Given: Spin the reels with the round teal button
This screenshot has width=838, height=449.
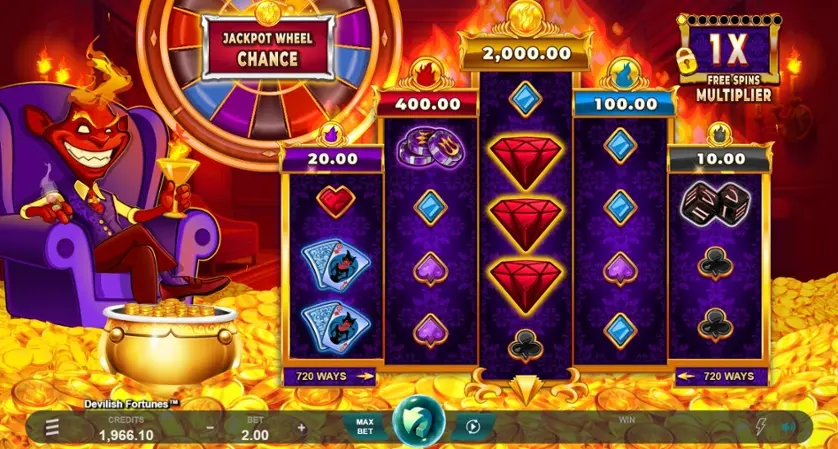Looking at the screenshot, I should [x=418, y=425].
